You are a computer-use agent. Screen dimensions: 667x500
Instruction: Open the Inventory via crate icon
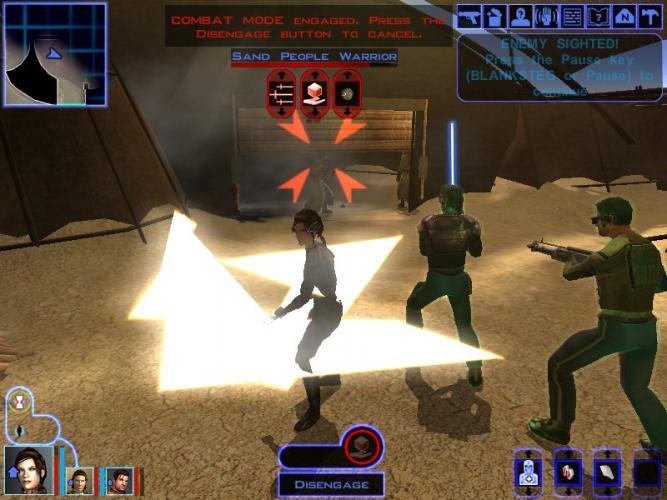(x=495, y=16)
